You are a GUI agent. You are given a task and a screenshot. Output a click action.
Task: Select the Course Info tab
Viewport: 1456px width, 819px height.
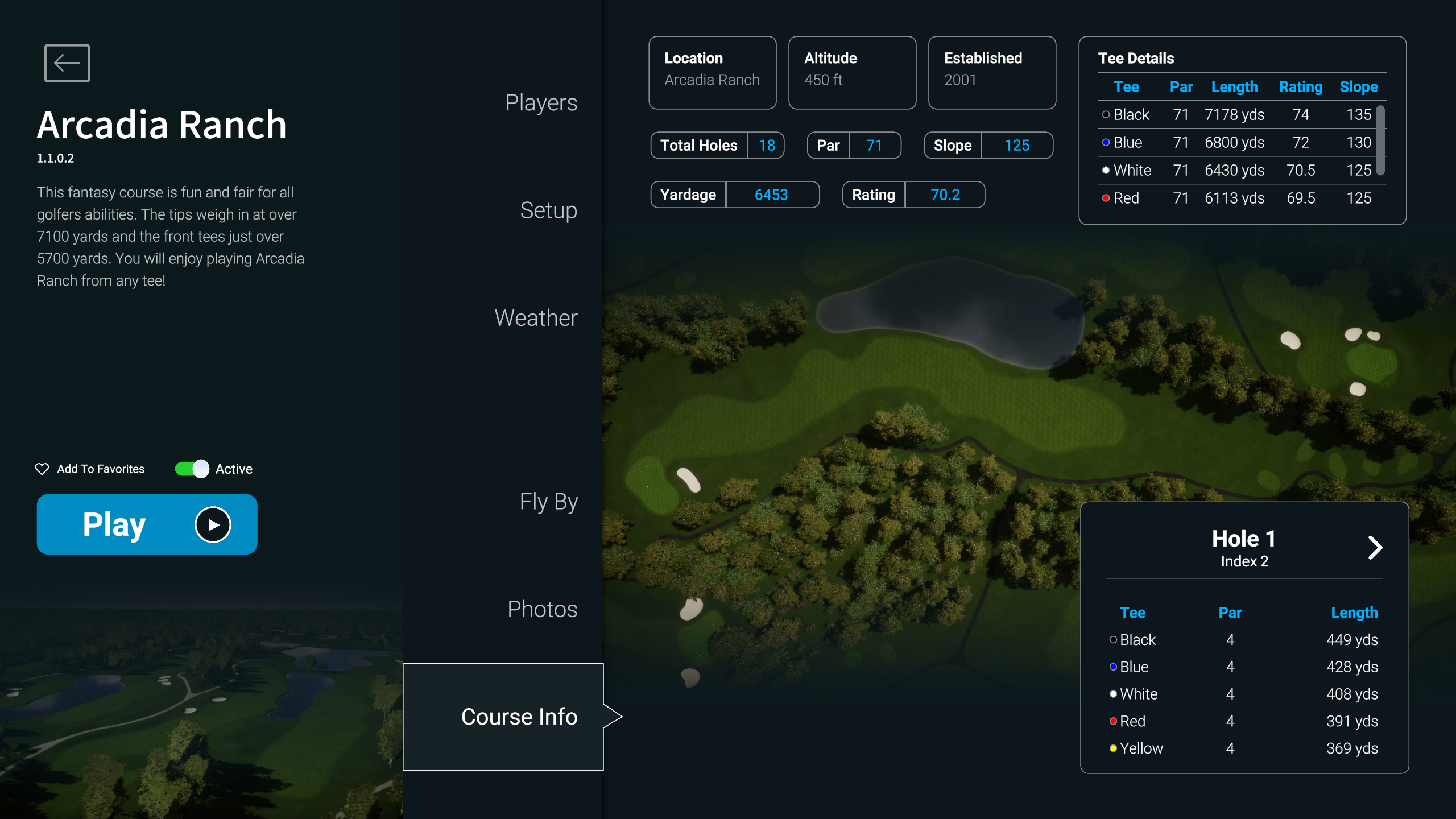(519, 717)
